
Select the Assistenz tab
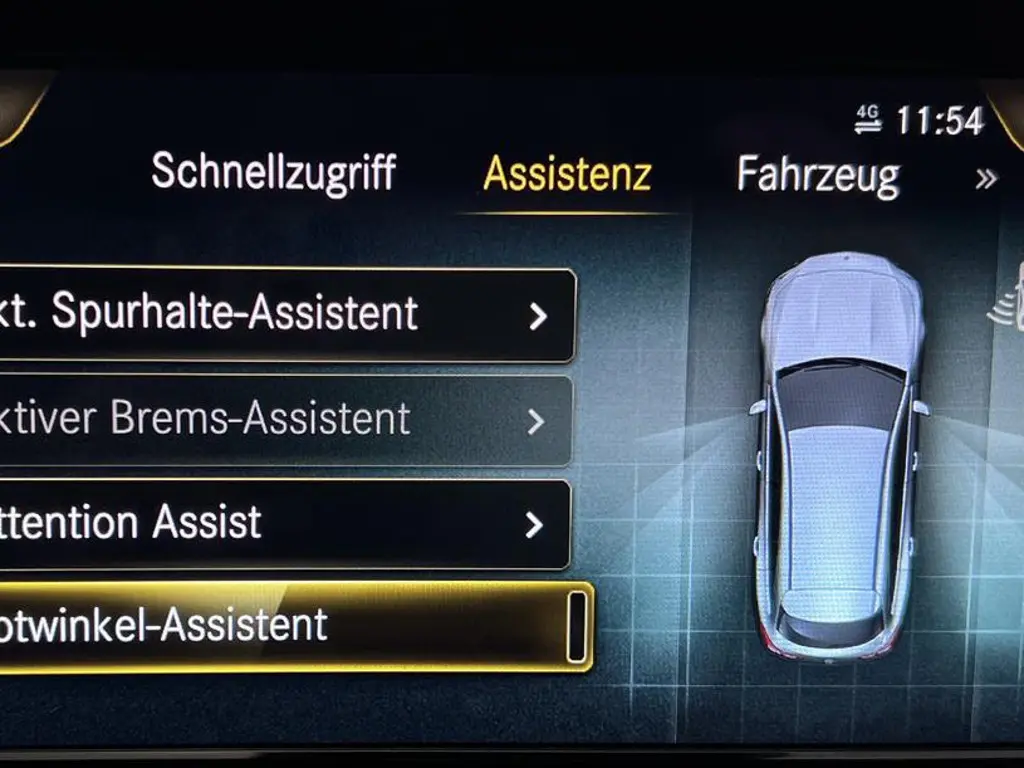[x=567, y=174]
